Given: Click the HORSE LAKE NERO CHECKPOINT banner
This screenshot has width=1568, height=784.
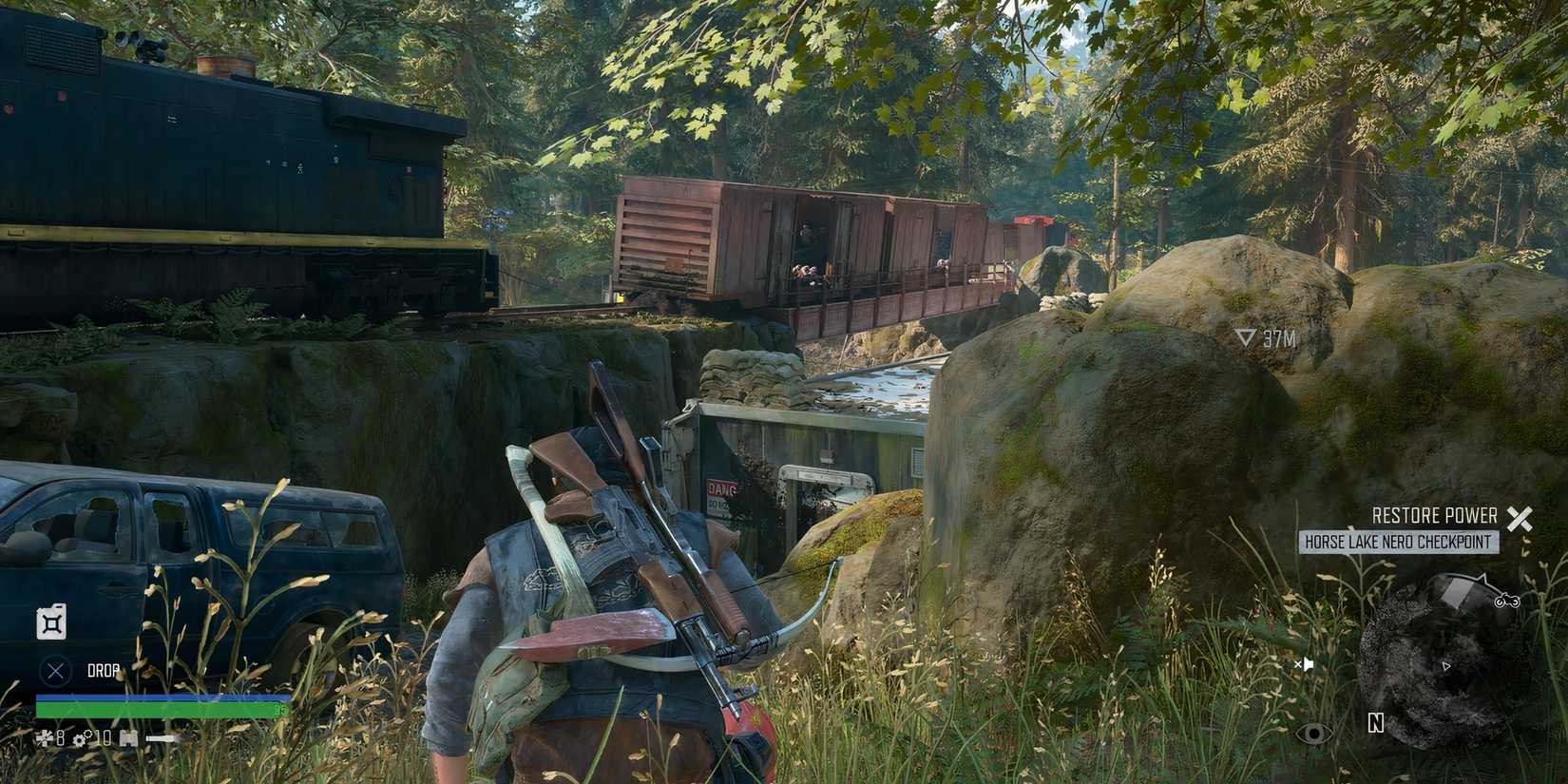Looking at the screenshot, I should point(1399,540).
